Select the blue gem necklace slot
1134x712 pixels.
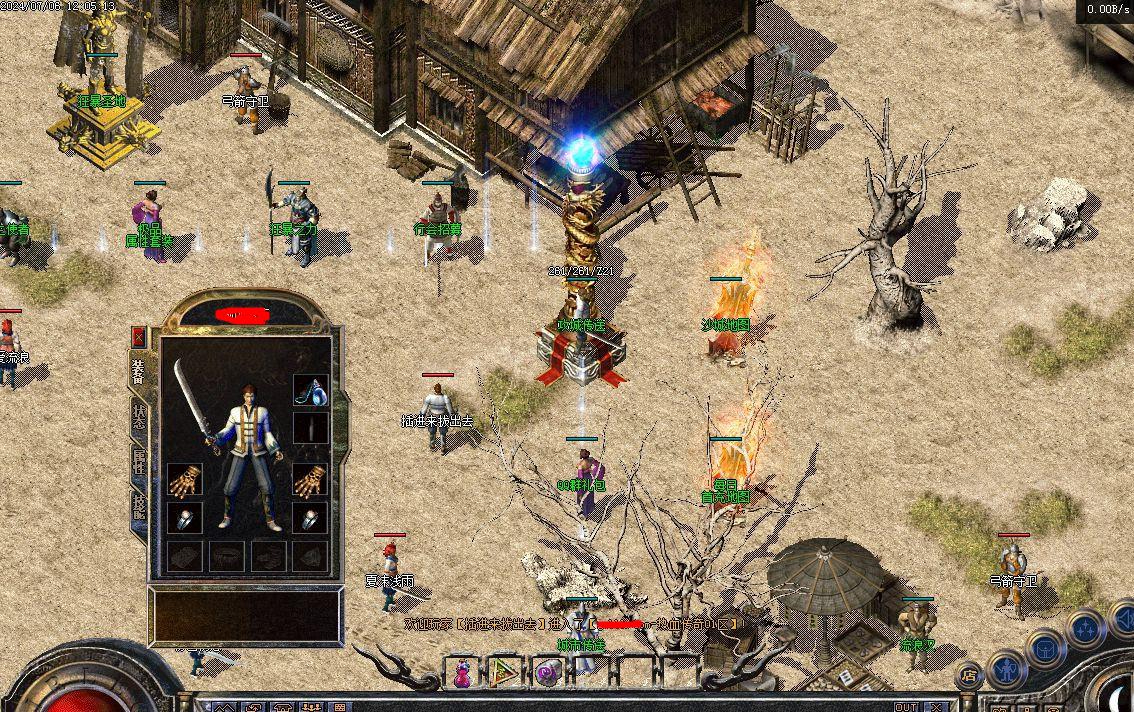click(x=310, y=390)
